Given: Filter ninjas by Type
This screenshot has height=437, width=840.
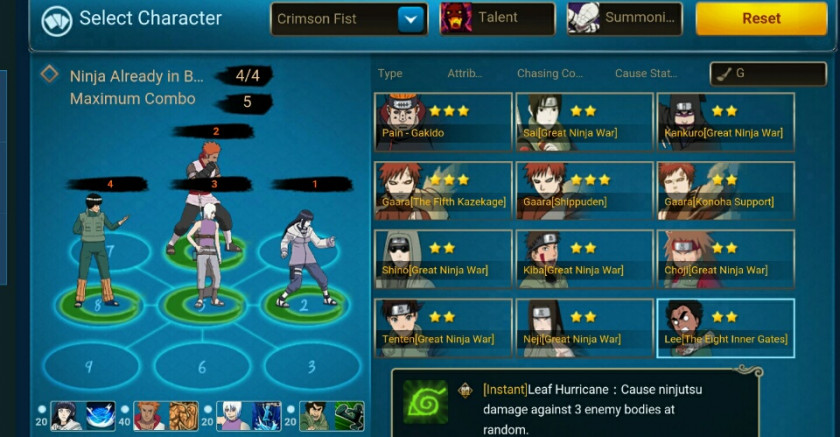Looking at the screenshot, I should (390, 74).
